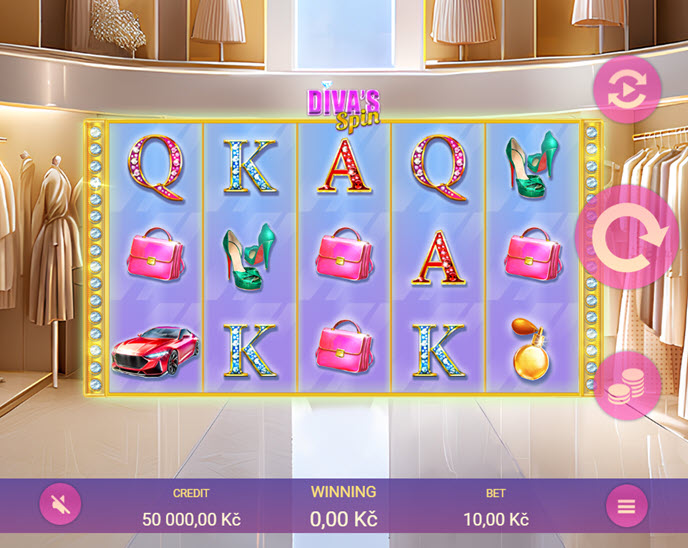
Task: Open the hamburger menu
Action: coord(626,506)
